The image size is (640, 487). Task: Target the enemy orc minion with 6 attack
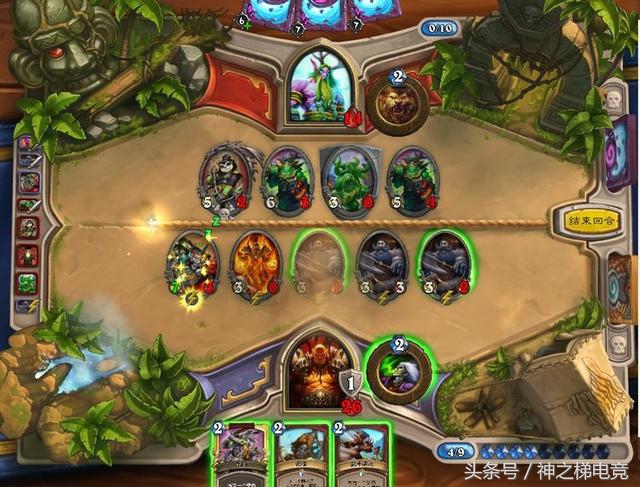(288, 178)
